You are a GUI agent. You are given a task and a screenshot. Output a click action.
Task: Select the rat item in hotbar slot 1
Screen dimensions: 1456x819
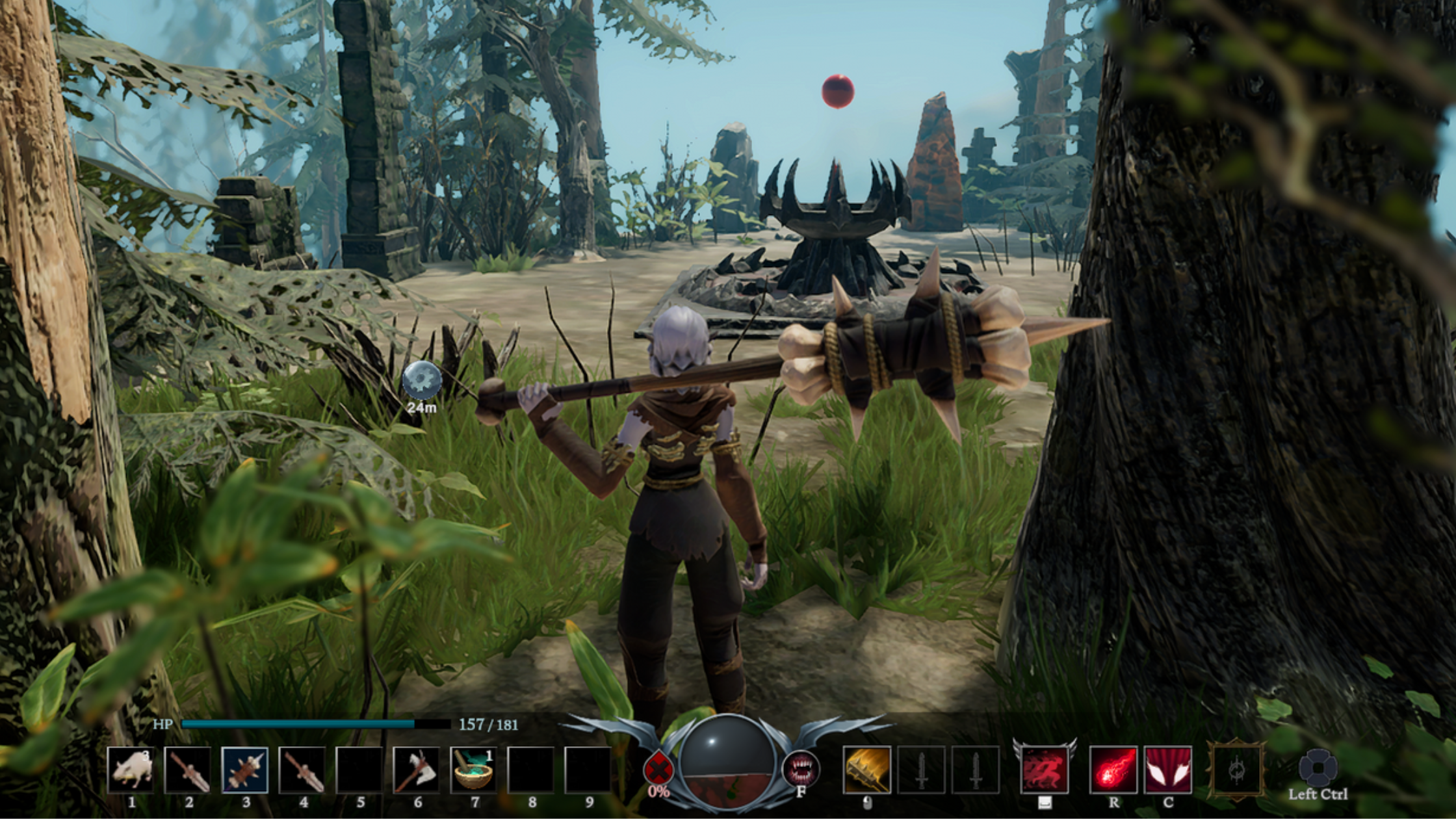point(130,770)
